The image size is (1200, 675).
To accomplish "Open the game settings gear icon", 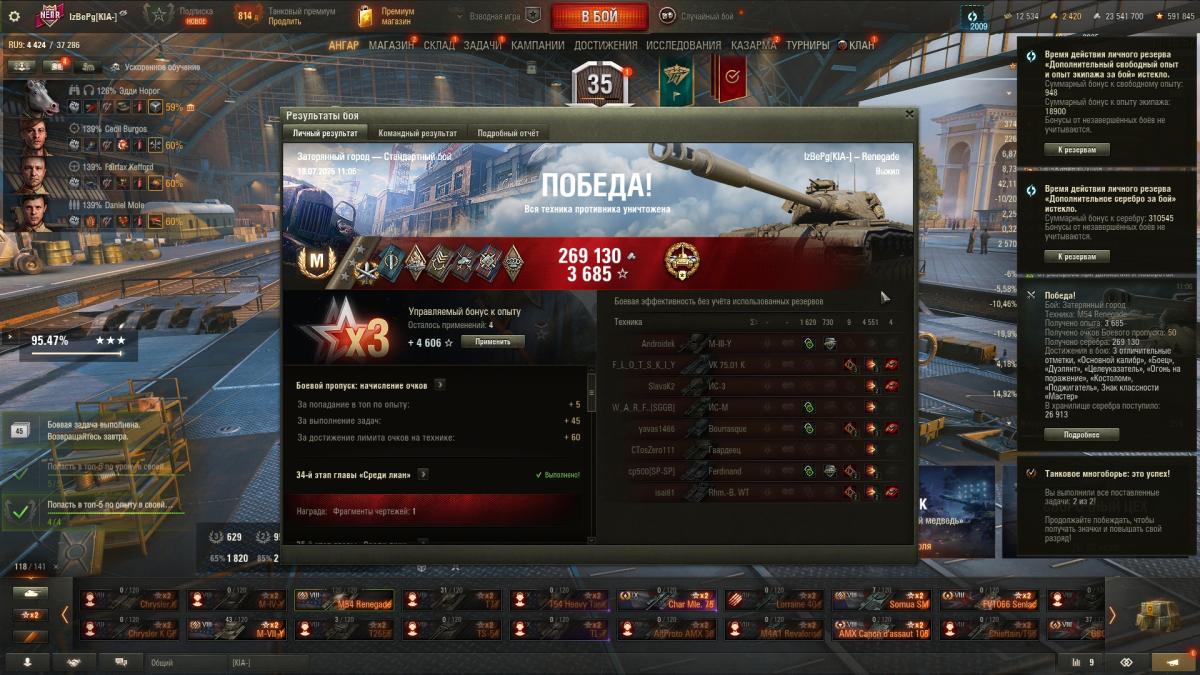I will 14,16.
